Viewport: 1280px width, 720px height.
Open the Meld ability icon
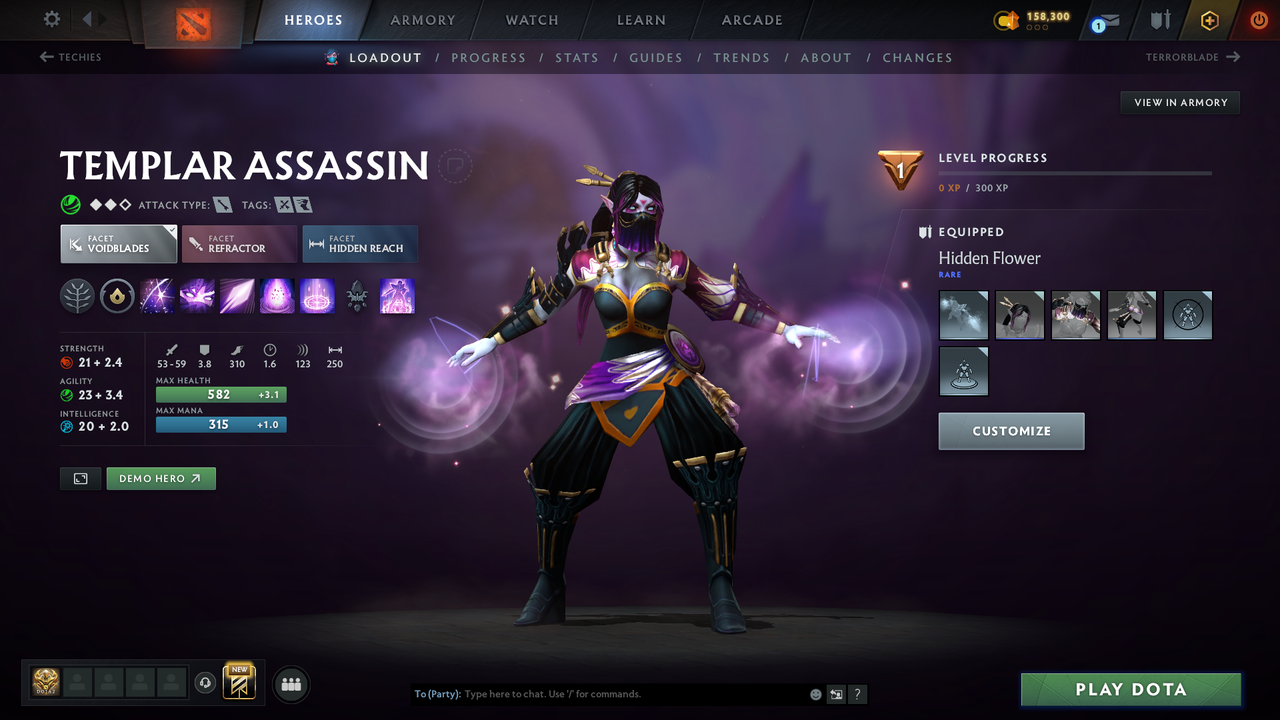197,296
